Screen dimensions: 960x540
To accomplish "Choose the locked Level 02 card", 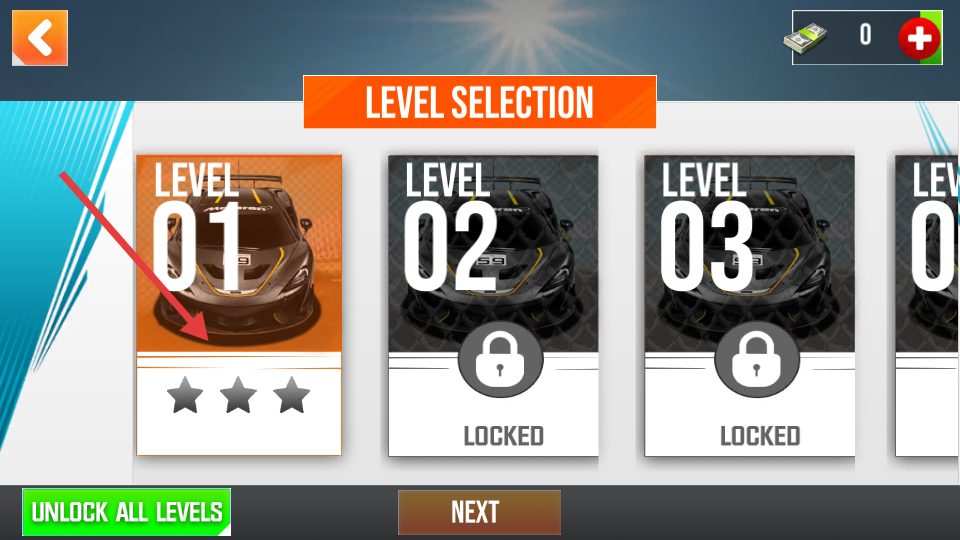I will [x=493, y=305].
